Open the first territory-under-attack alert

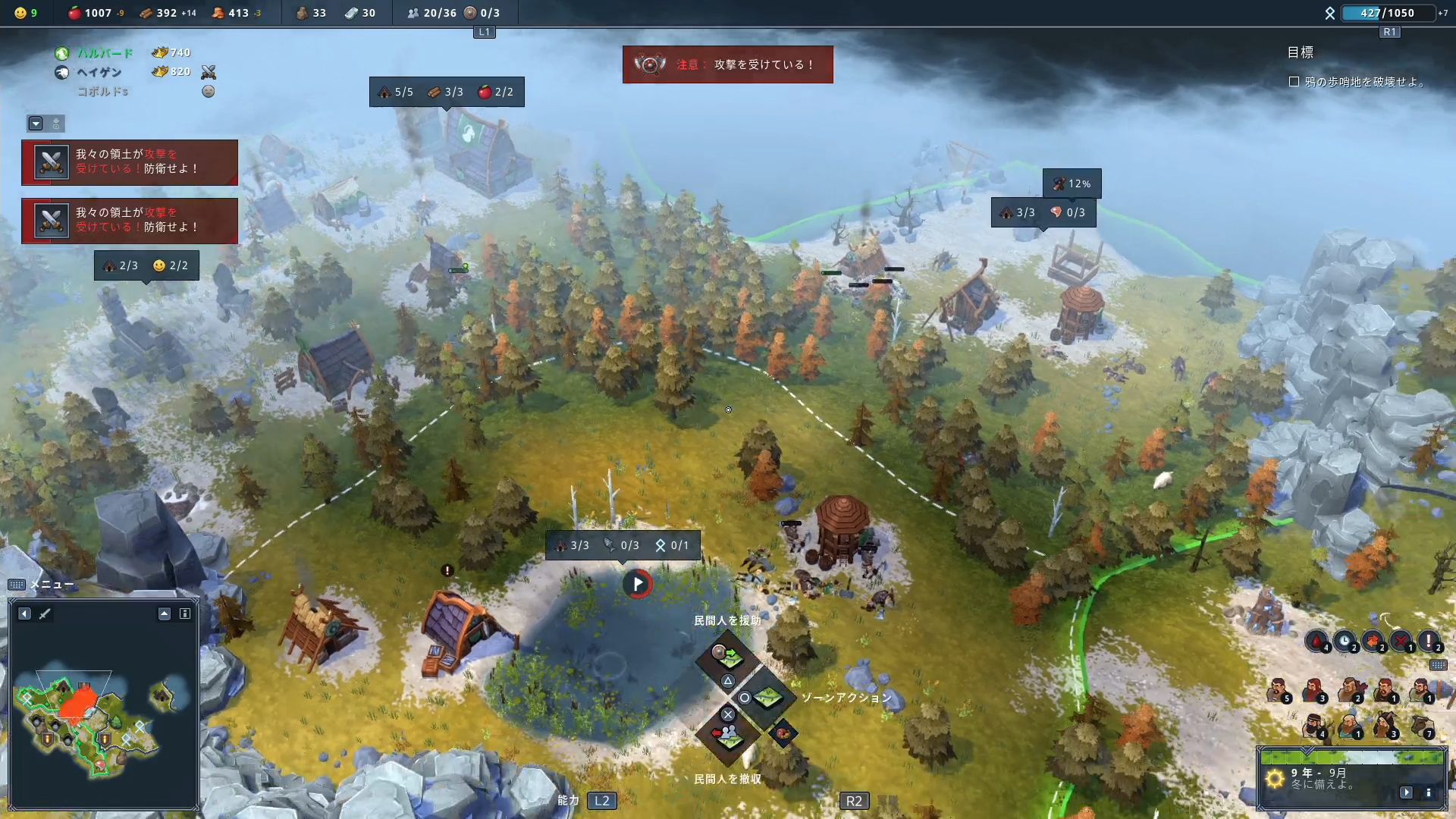click(130, 162)
